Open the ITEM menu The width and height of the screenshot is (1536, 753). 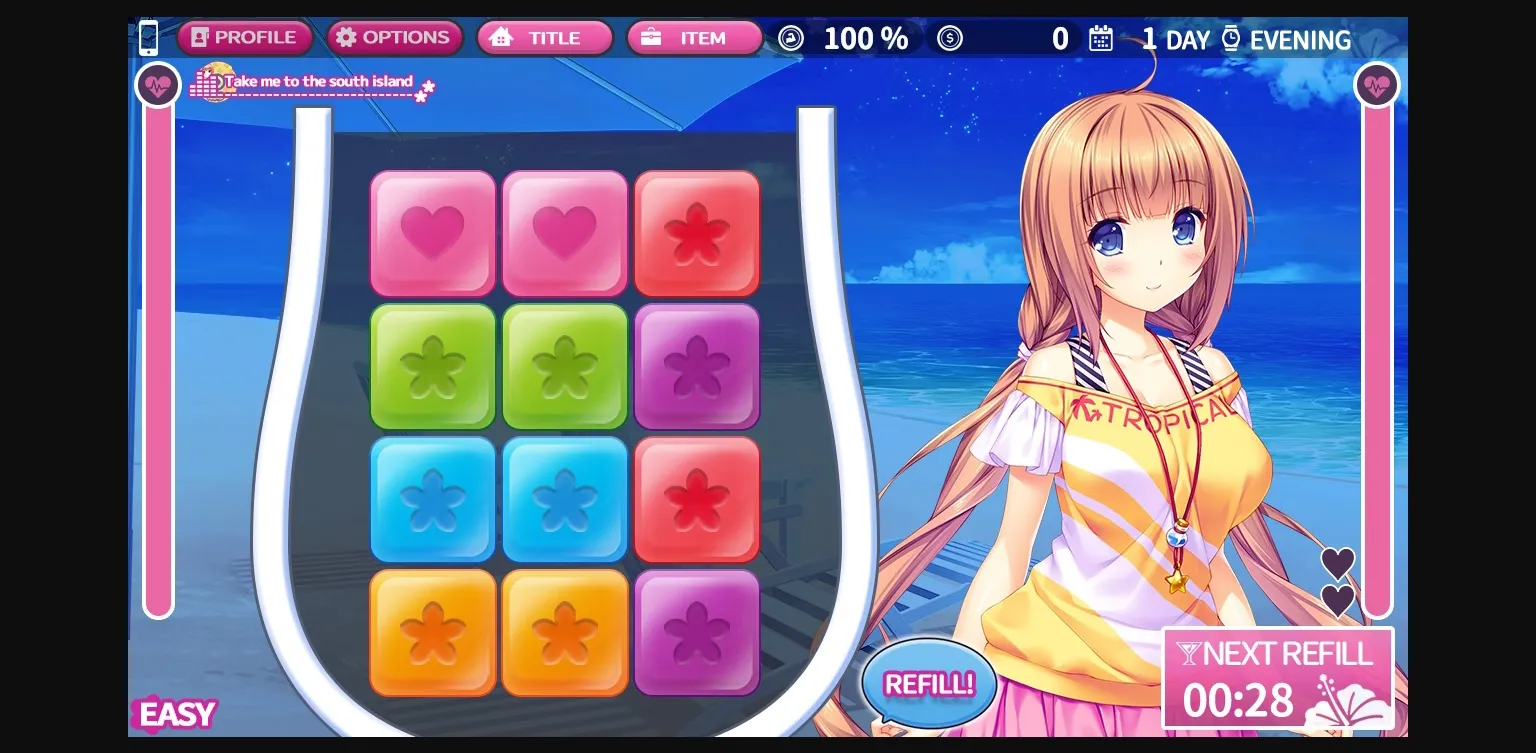click(x=694, y=37)
